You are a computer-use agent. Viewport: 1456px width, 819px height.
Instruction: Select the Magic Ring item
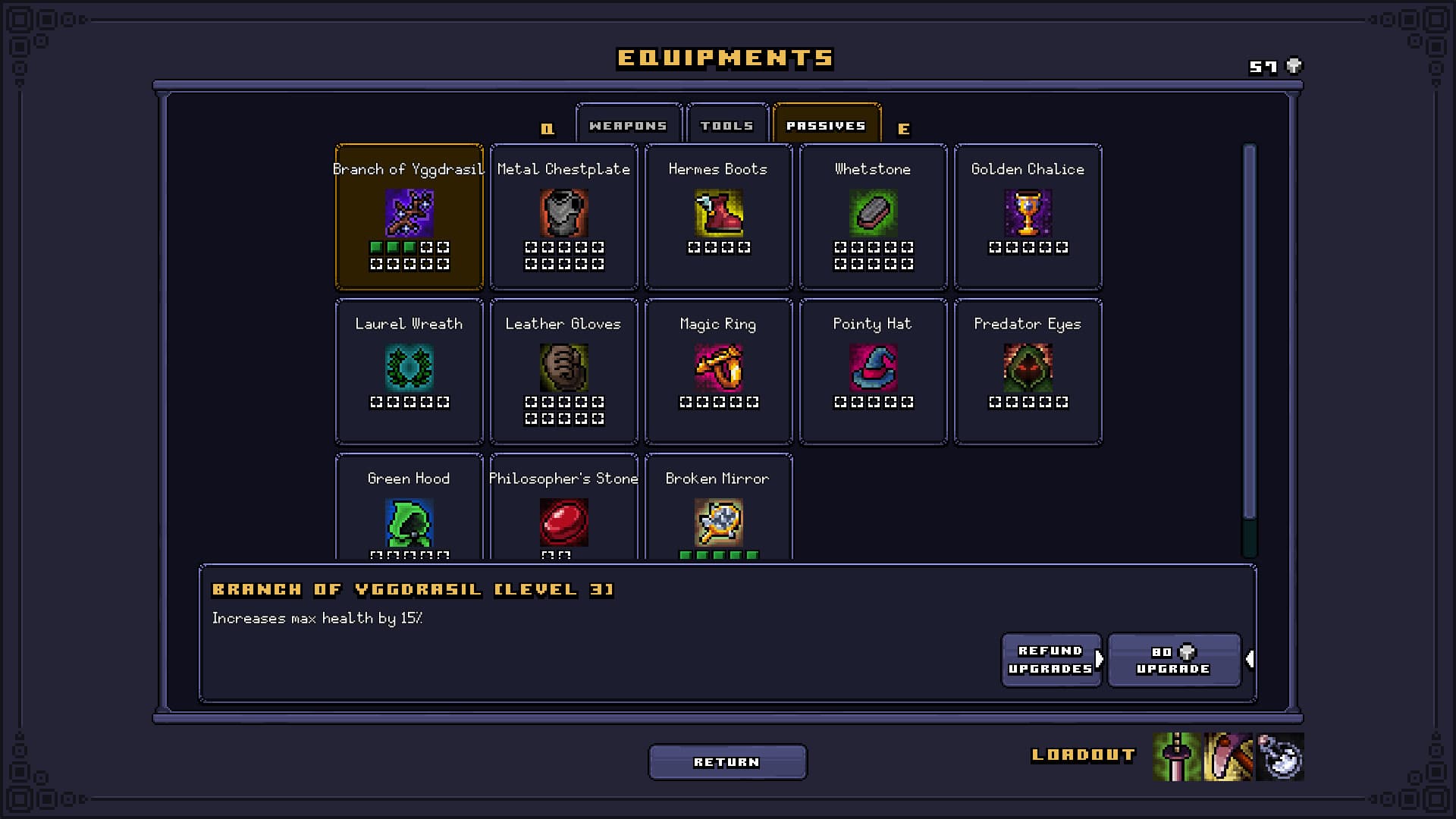coord(718,371)
